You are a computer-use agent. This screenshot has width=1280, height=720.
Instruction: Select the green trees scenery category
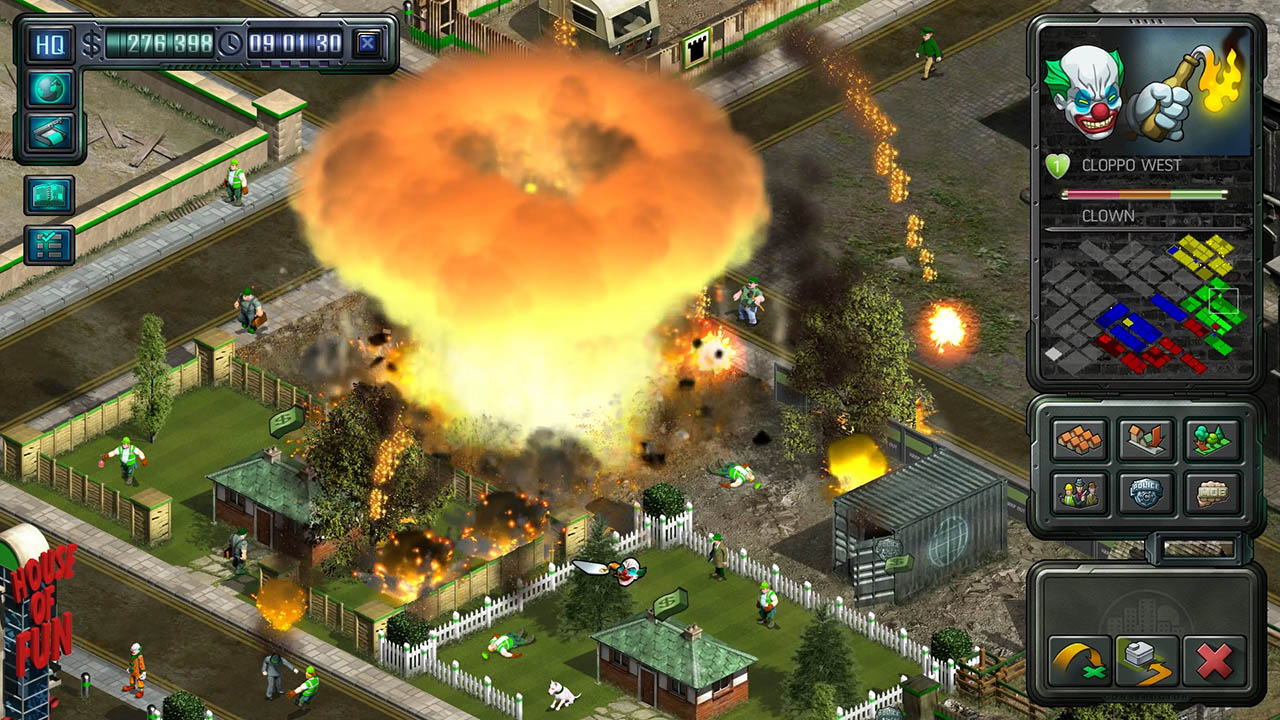pos(1212,439)
